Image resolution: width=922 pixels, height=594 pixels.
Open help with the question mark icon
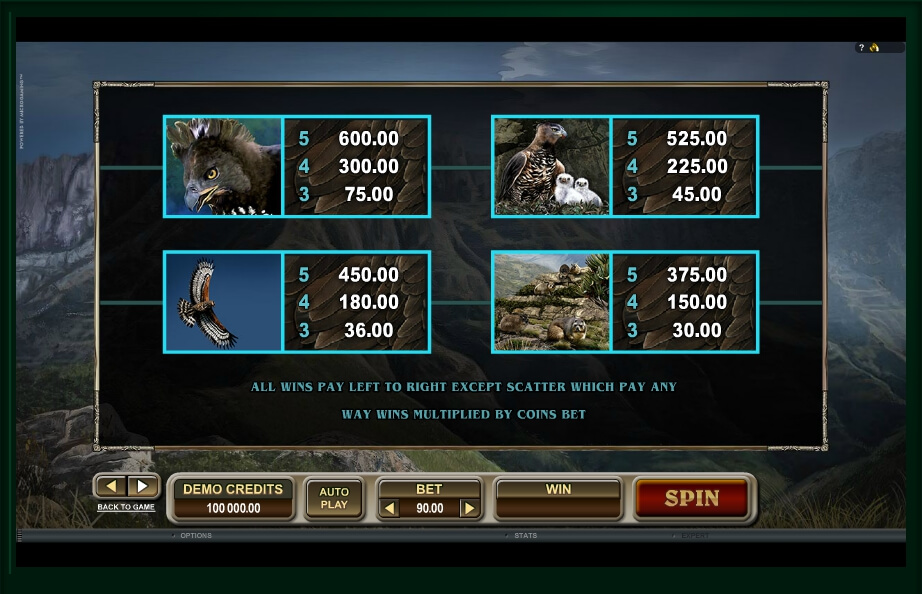861,47
